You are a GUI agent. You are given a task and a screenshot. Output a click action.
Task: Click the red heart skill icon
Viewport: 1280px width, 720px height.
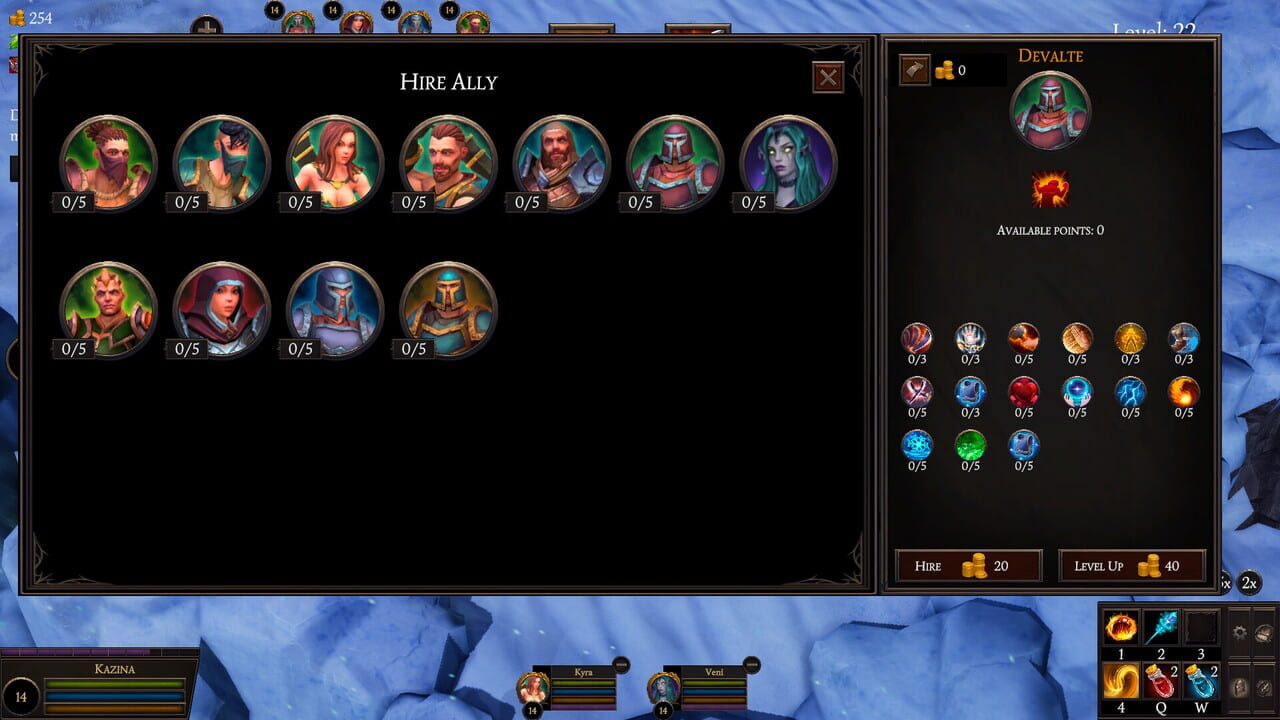1025,391
